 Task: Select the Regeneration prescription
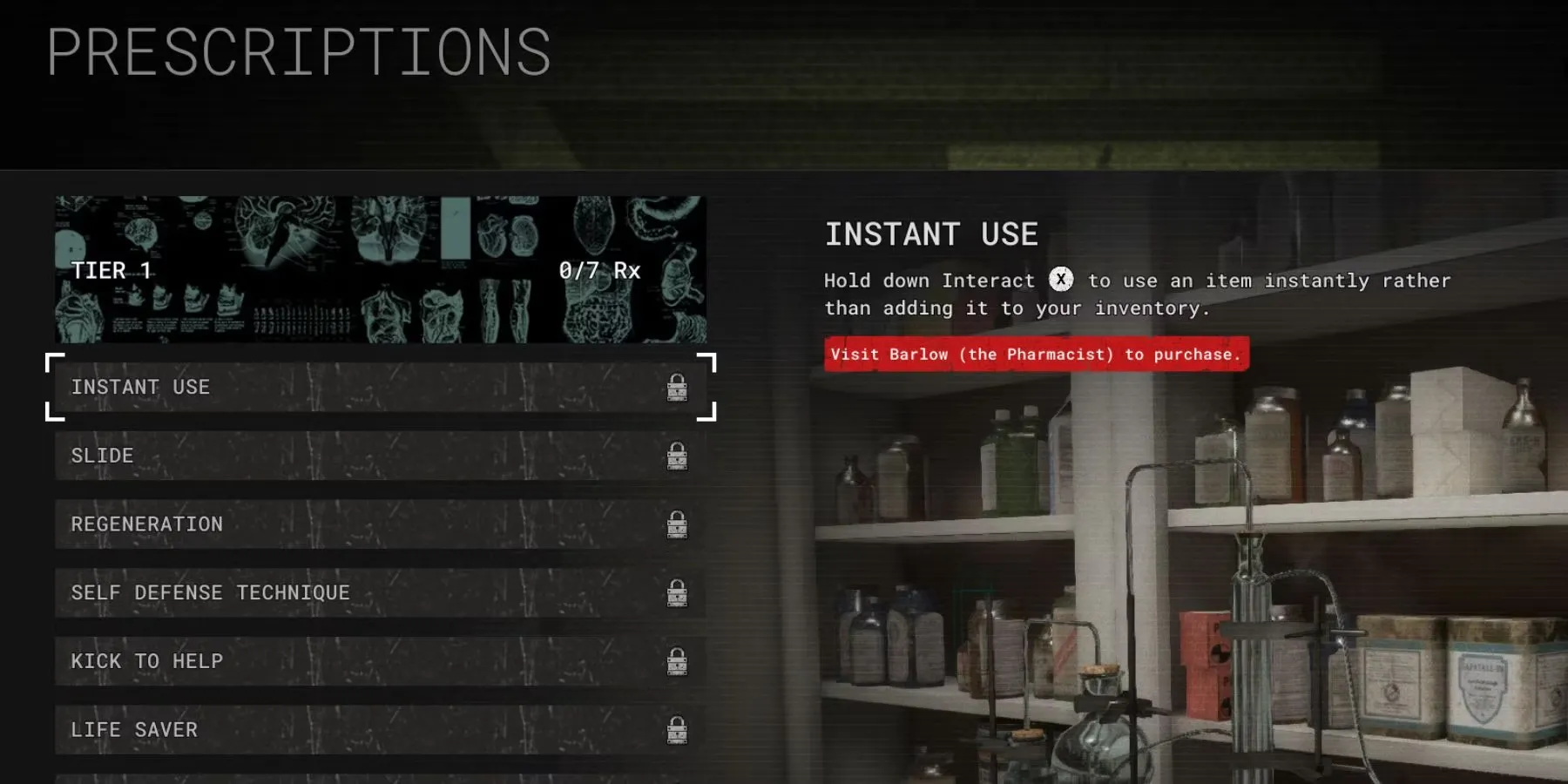[x=380, y=524]
